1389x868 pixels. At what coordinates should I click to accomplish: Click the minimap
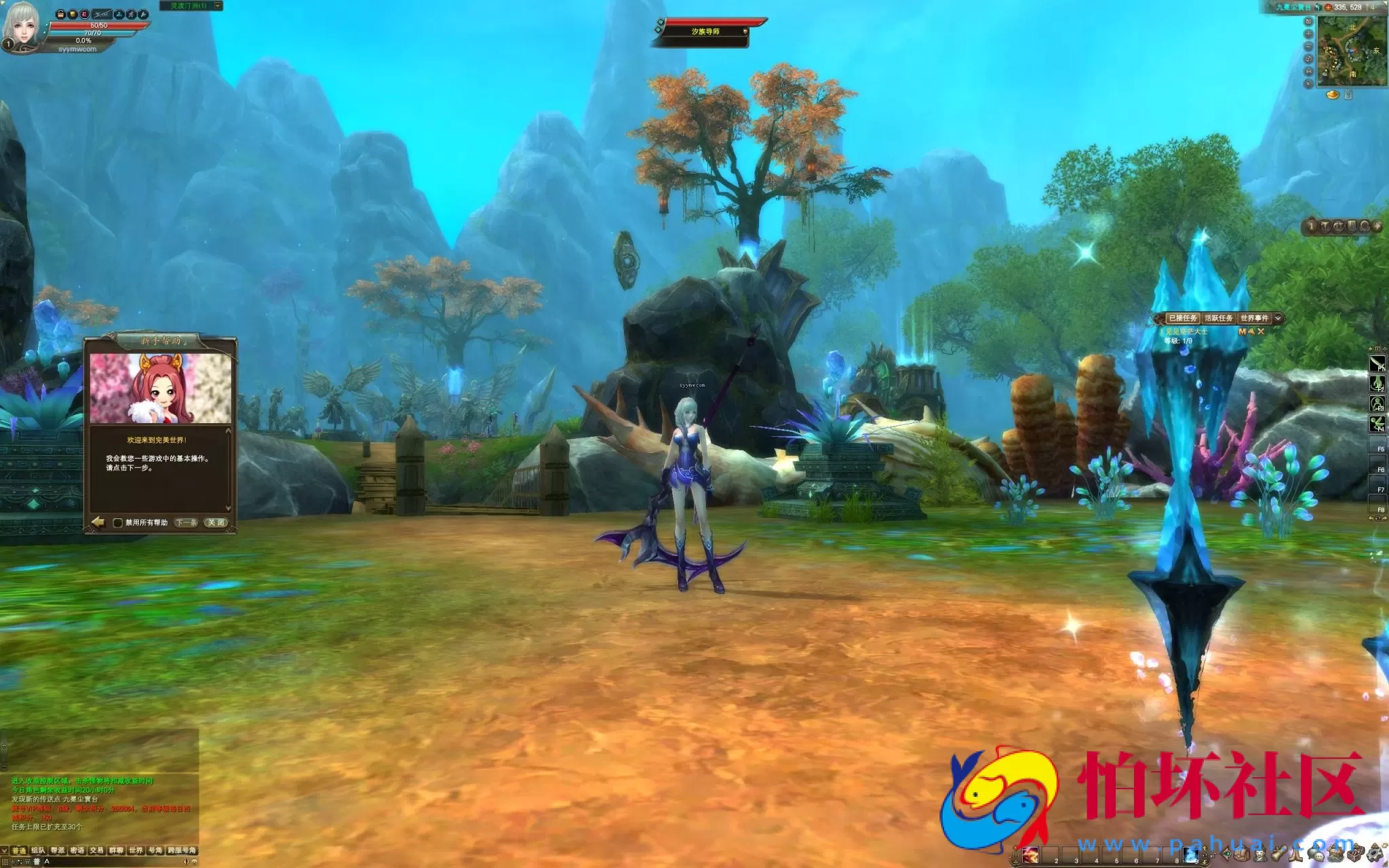pos(1351,52)
